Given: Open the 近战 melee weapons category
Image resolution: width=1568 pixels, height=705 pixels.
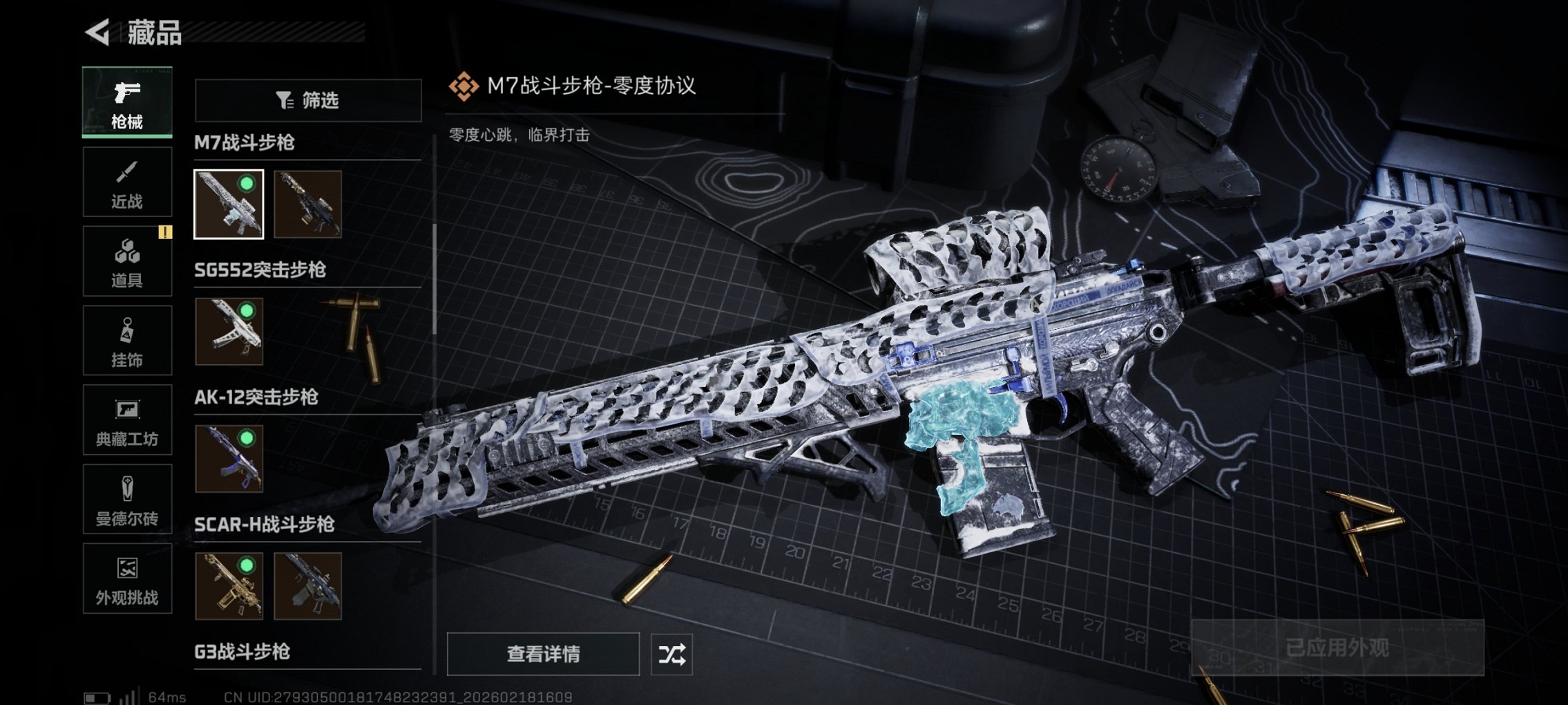Looking at the screenshot, I should coord(127,182).
